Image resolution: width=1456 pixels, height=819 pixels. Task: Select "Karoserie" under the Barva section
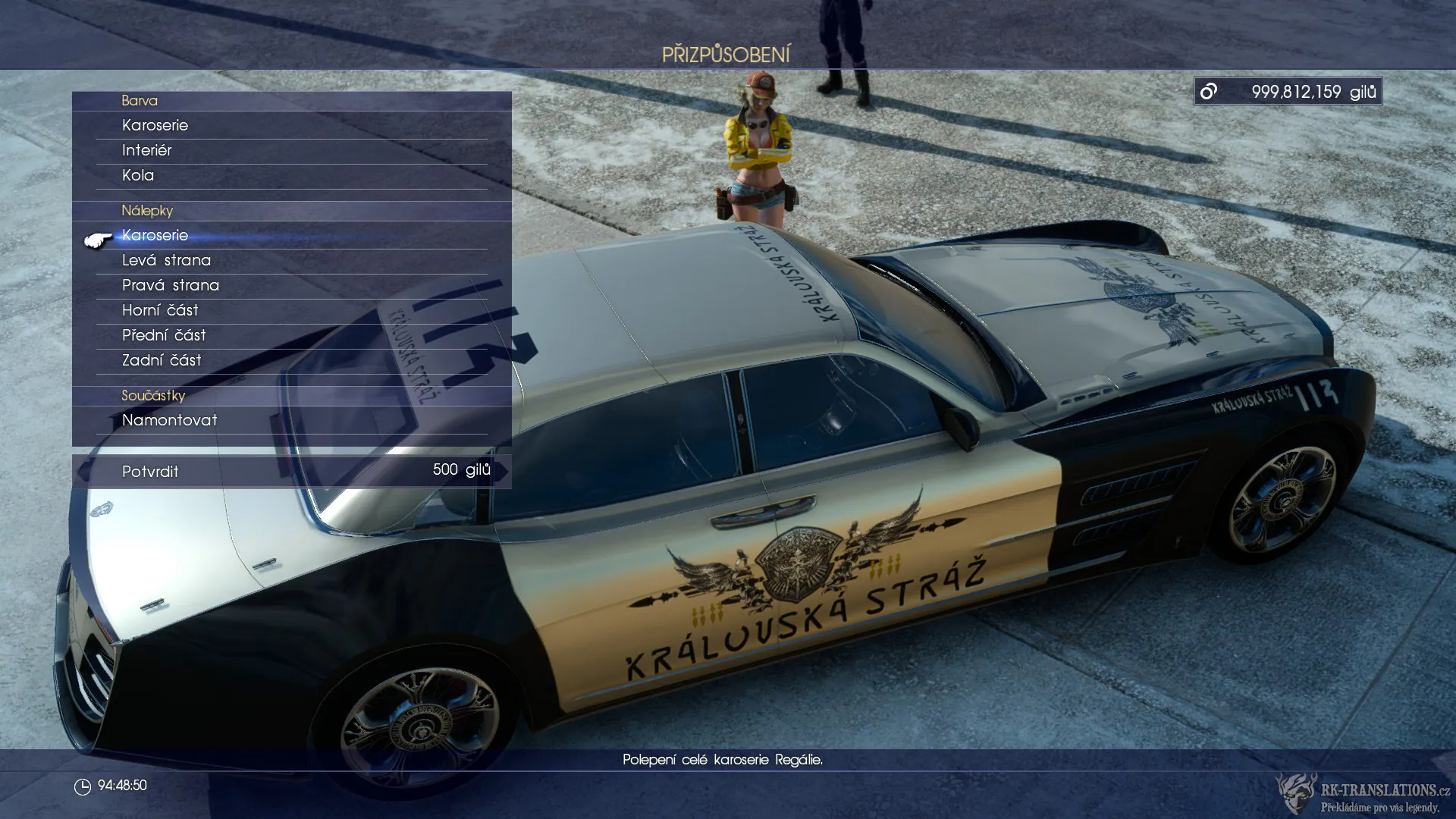(x=155, y=125)
